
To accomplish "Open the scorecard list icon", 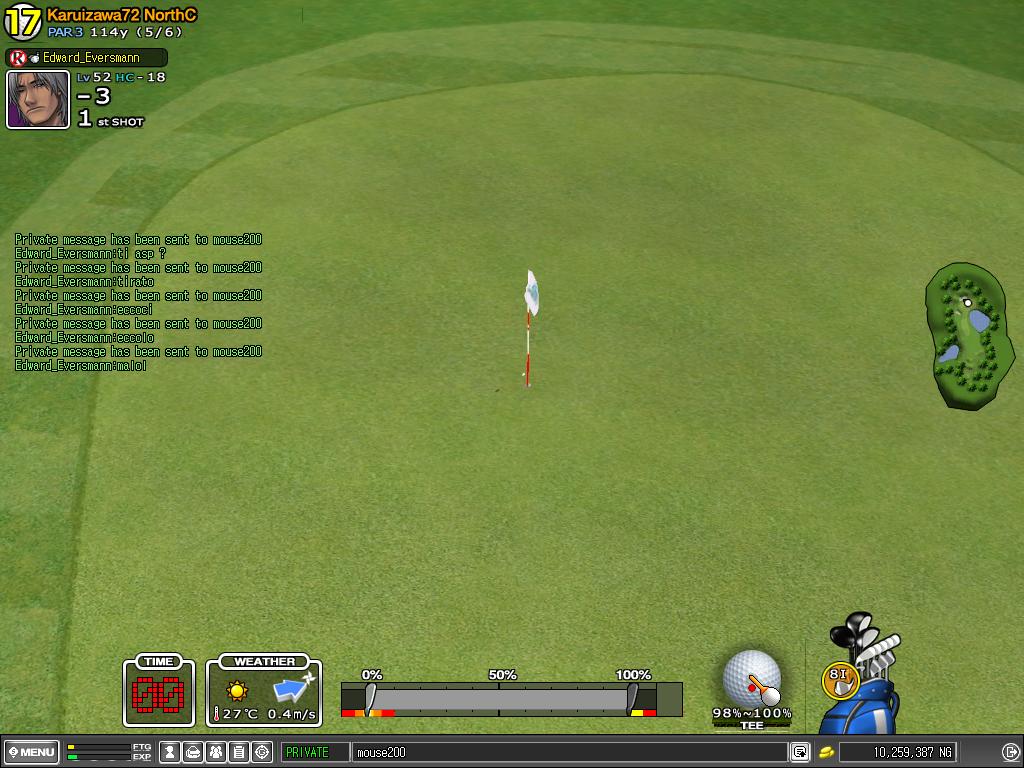I will [239, 752].
